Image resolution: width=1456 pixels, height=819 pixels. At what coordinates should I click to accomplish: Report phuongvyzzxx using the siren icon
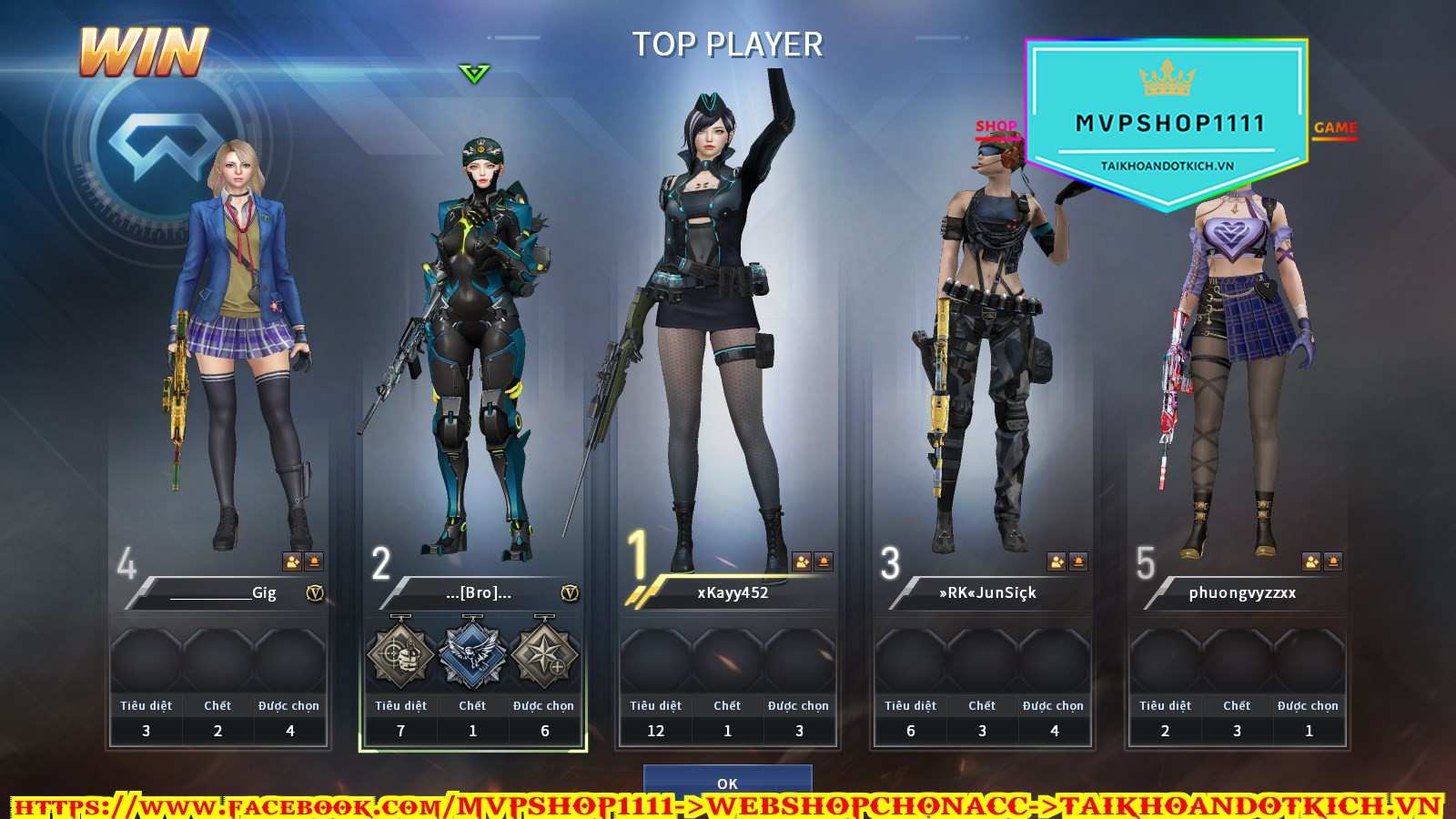tap(1333, 561)
